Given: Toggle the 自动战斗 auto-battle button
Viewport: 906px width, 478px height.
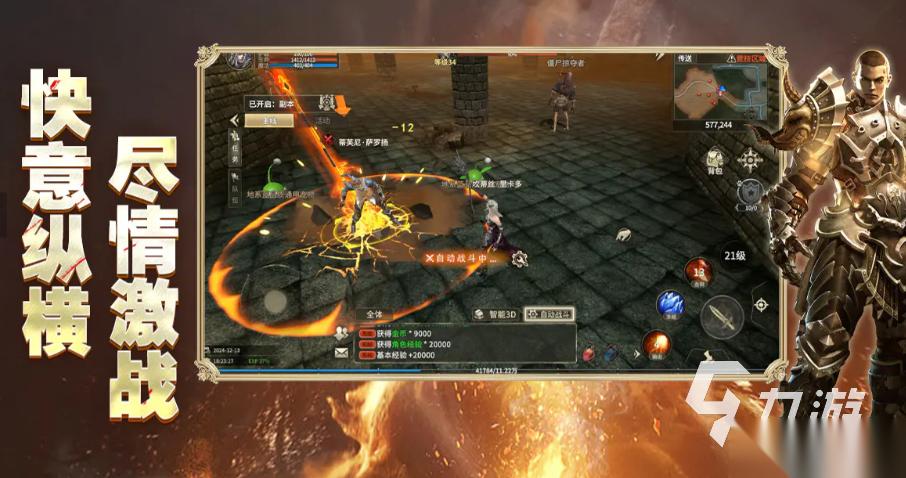Looking at the screenshot, I should tap(549, 314).
